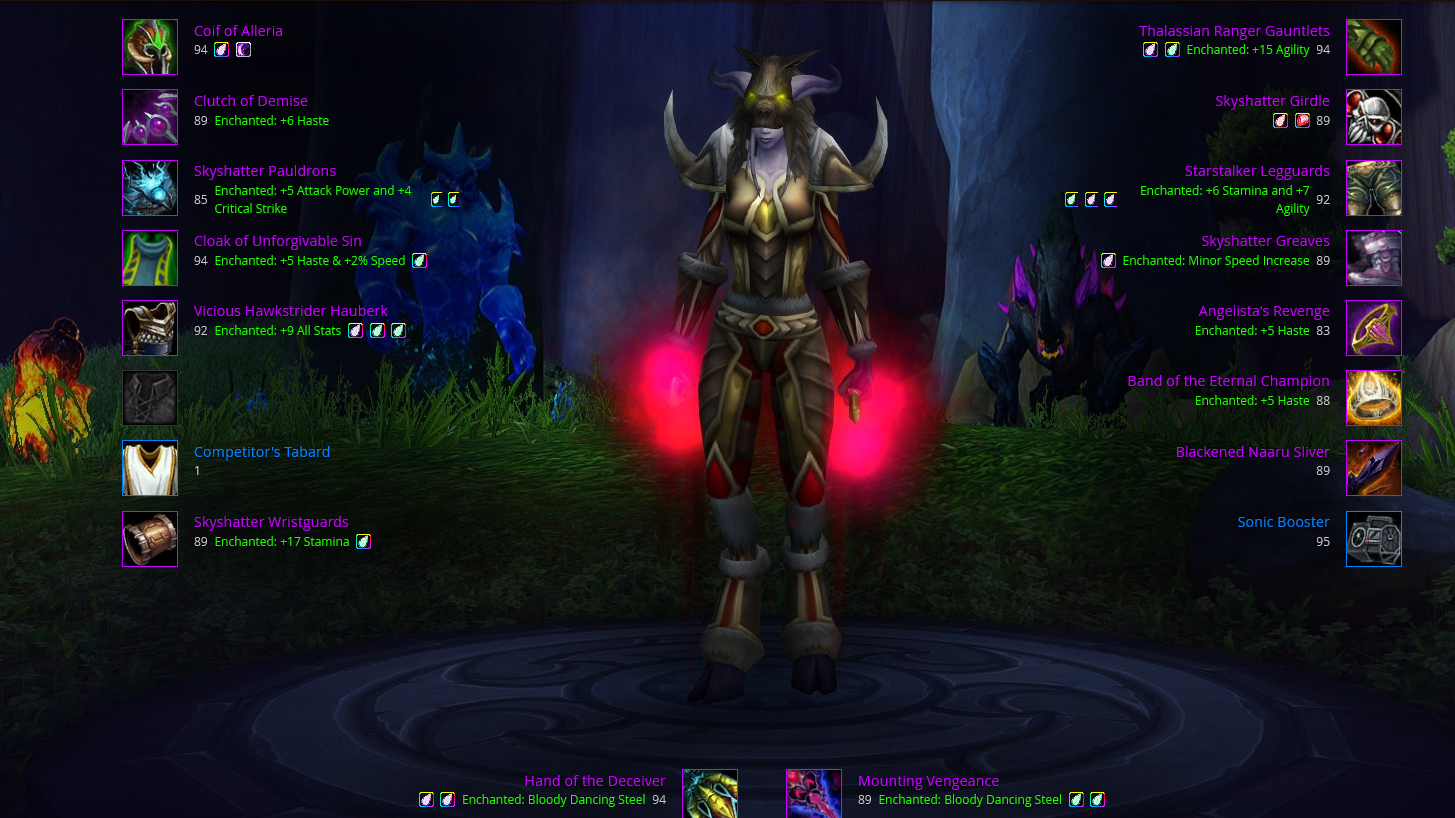
Task: Click the Skyshatter Girdle belt icon
Action: pyautogui.click(x=1373, y=117)
